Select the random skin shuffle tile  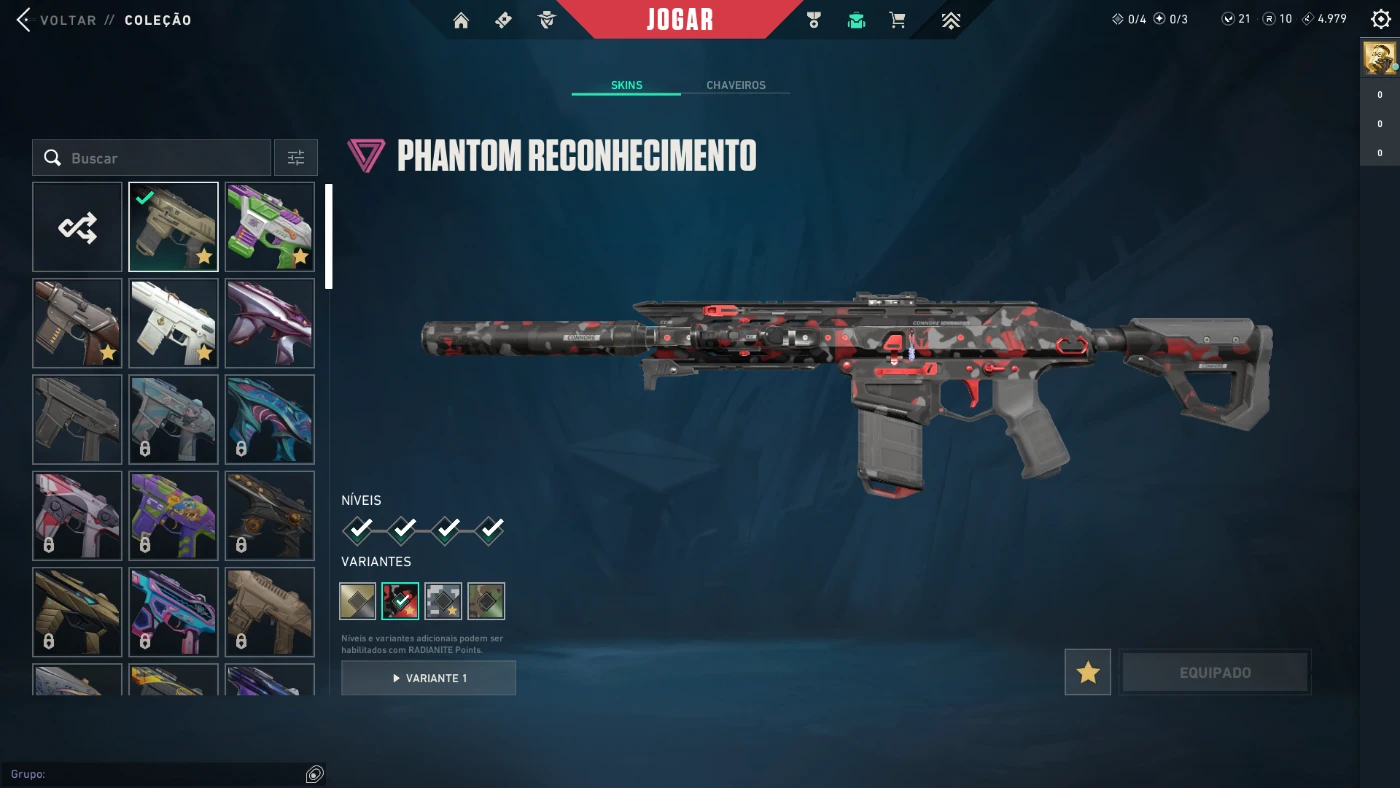77,227
